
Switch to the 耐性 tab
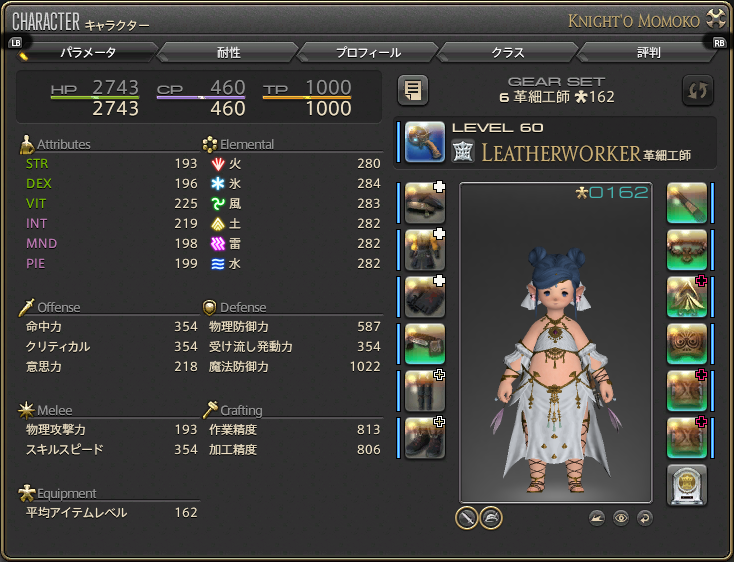coord(229,52)
